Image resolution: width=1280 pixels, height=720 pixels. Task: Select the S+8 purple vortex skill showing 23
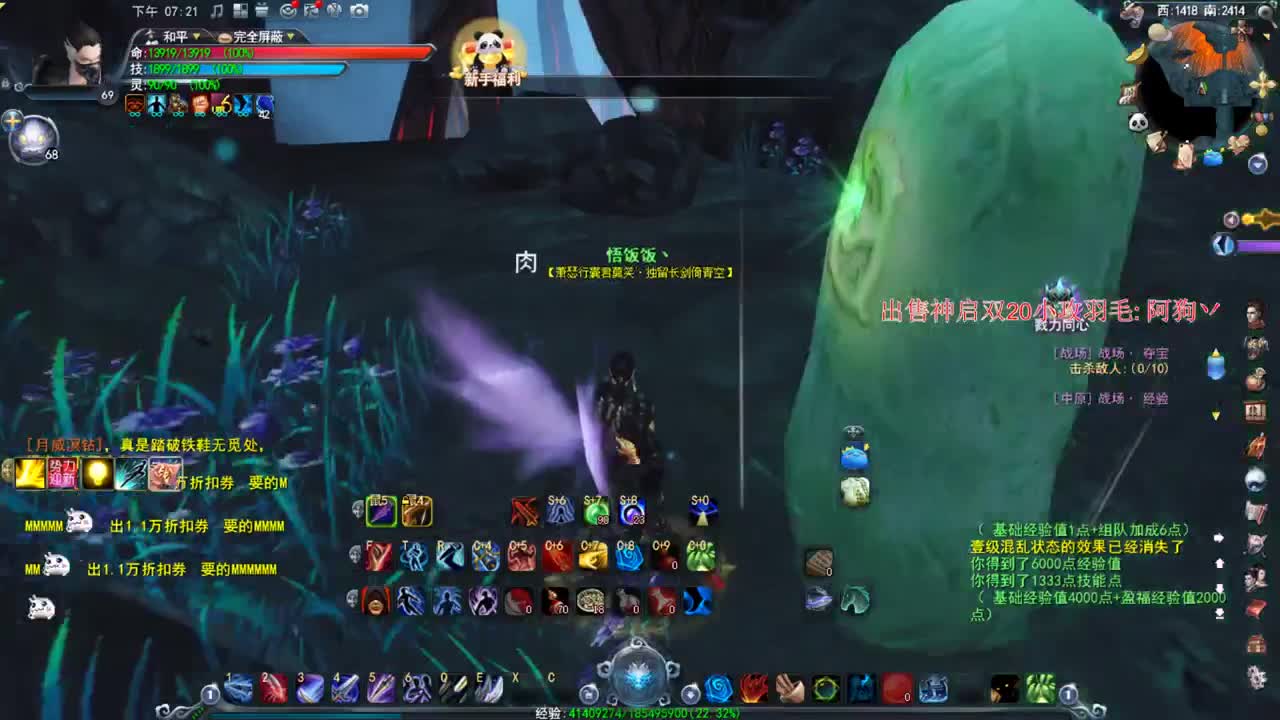(630, 512)
